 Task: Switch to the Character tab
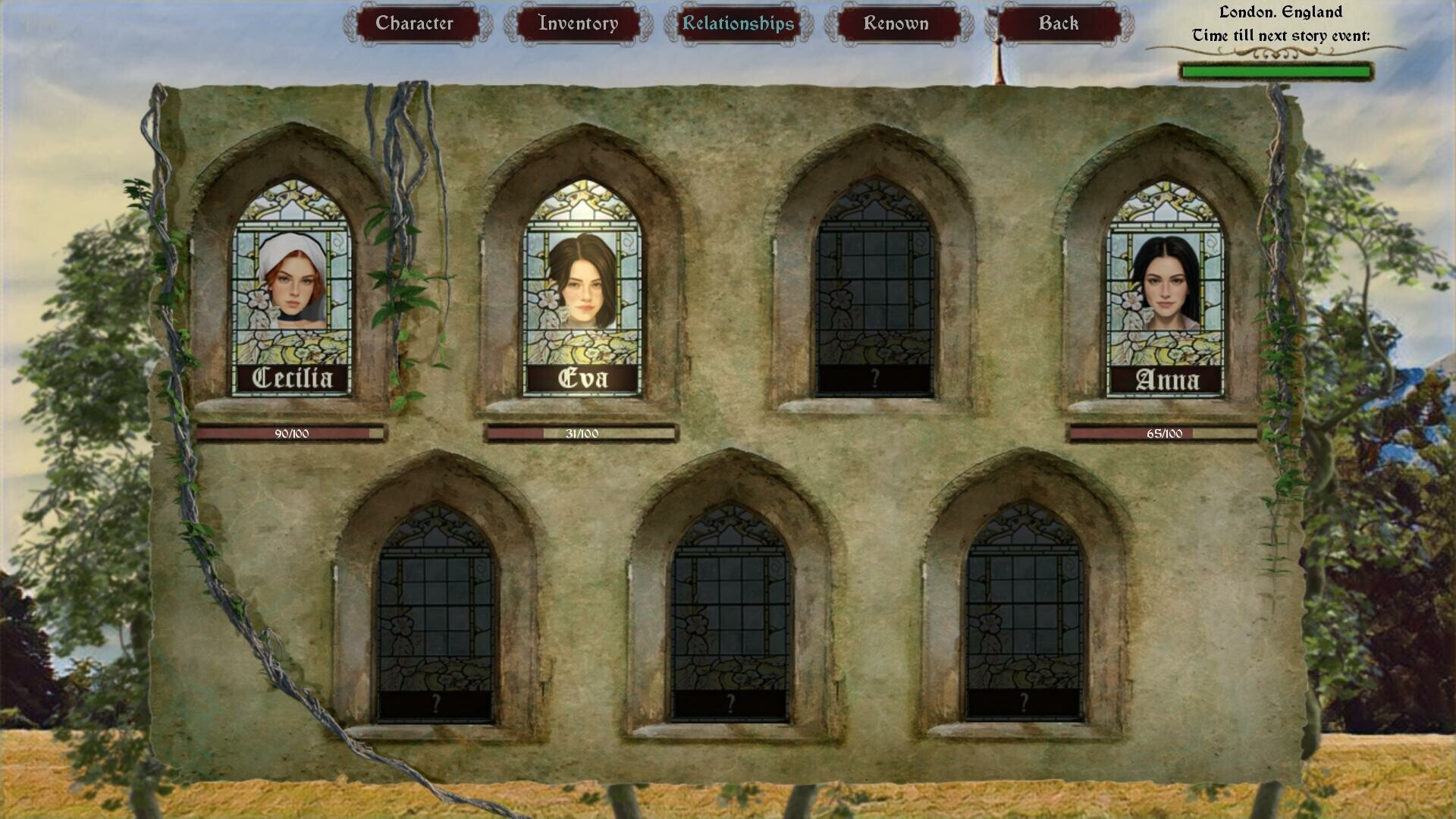point(416,23)
